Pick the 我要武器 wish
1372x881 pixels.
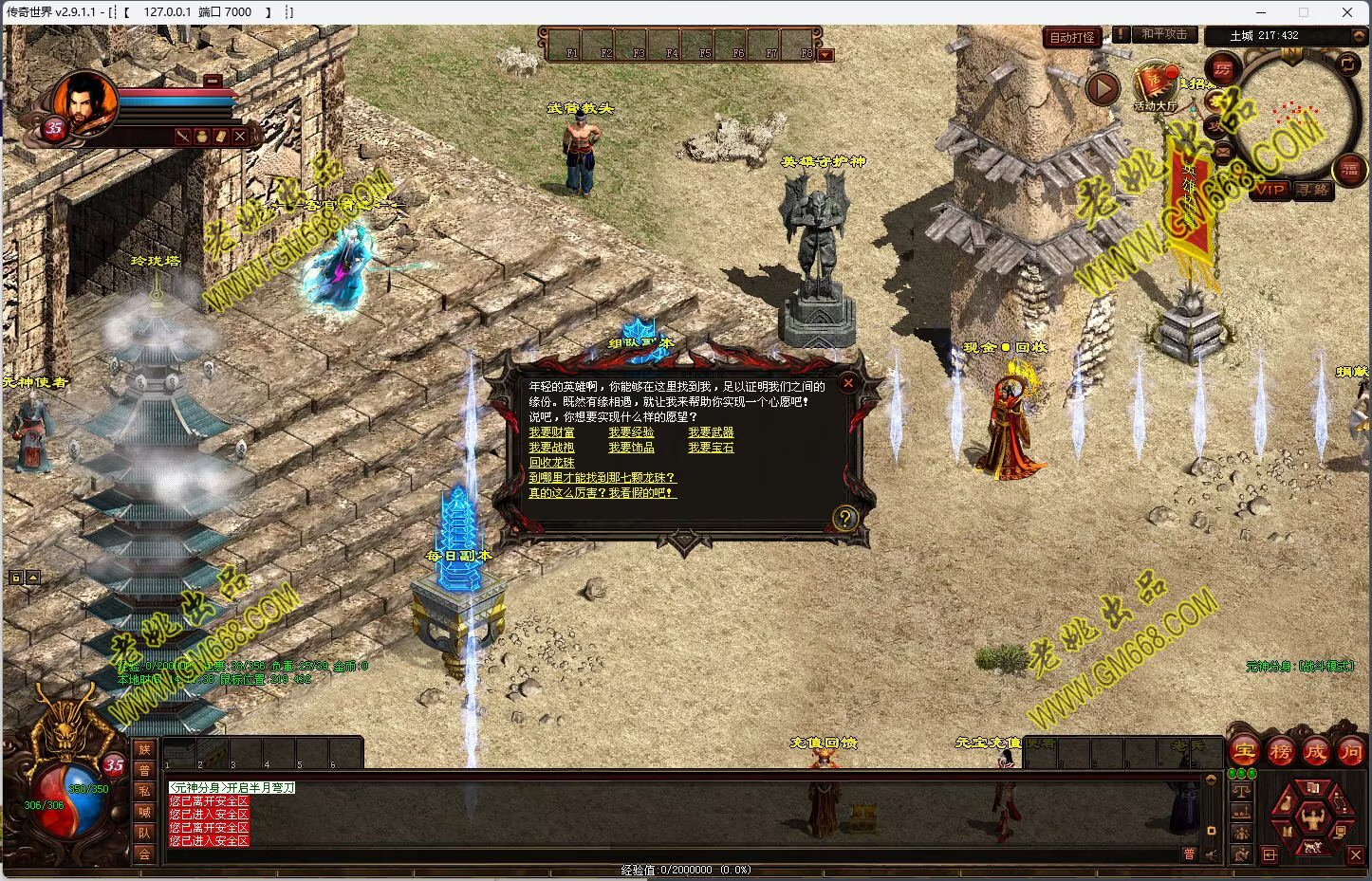[x=711, y=432]
